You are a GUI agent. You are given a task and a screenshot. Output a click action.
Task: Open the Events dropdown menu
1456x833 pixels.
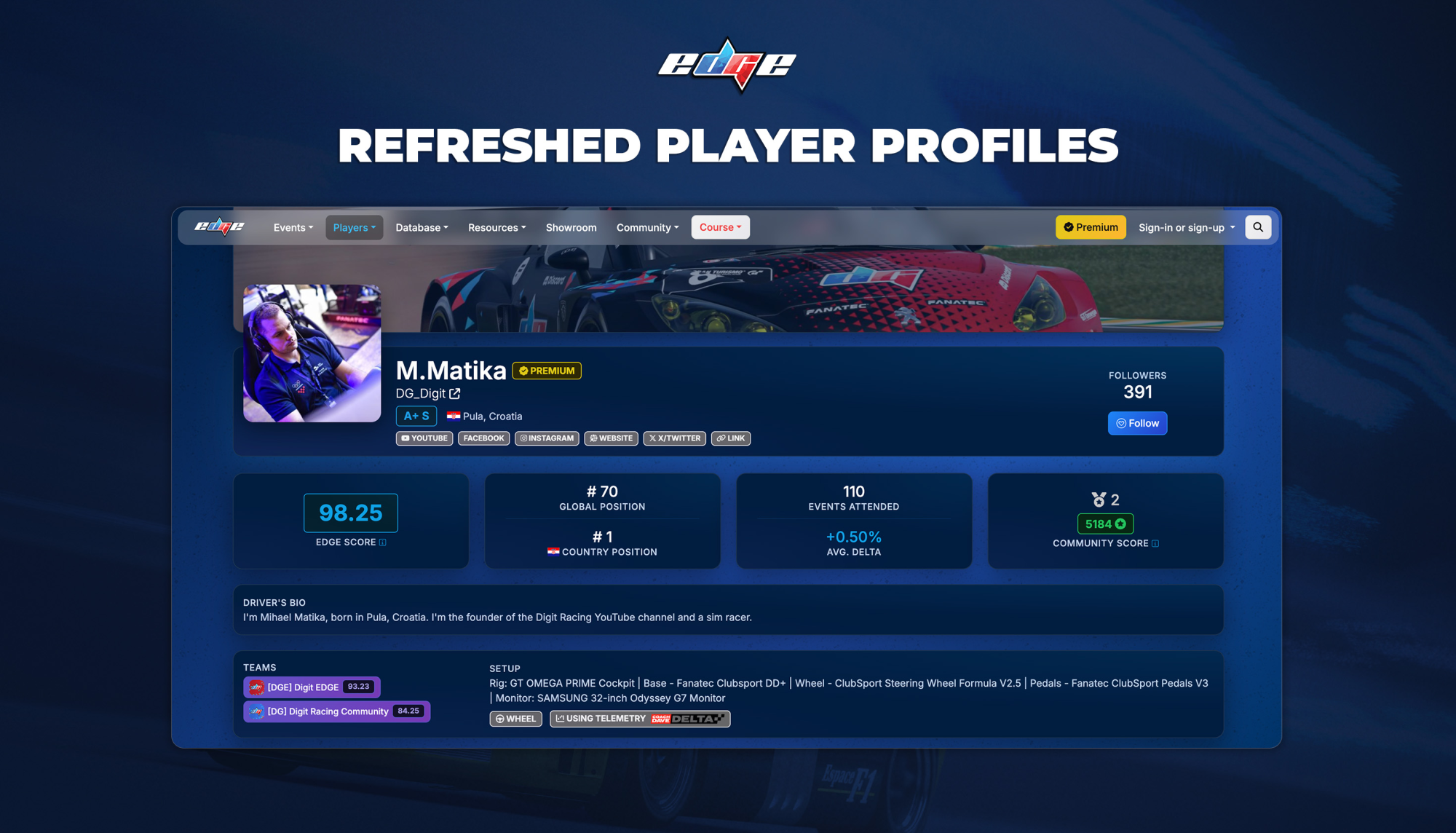(293, 228)
